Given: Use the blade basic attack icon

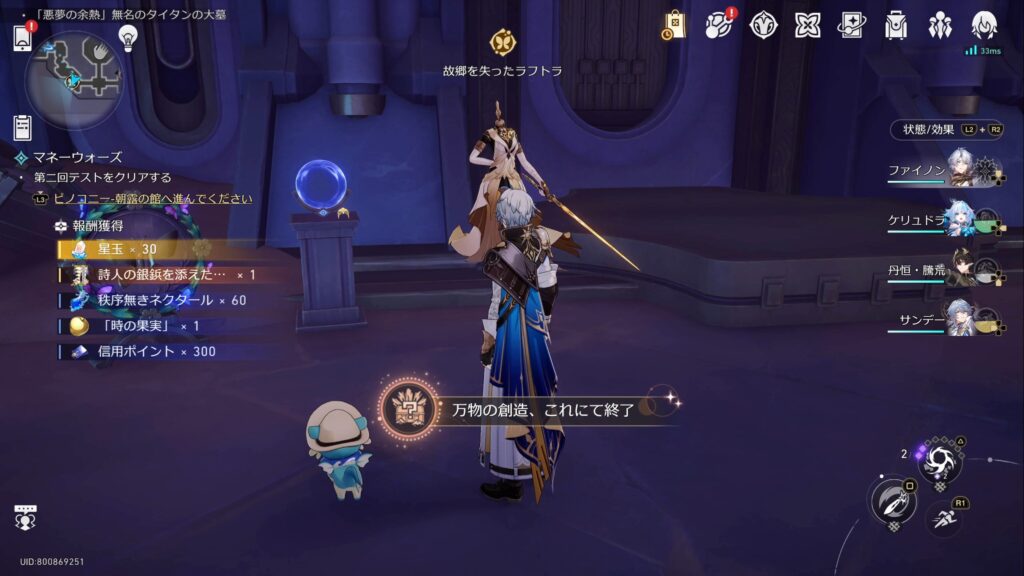Looking at the screenshot, I should [x=893, y=500].
